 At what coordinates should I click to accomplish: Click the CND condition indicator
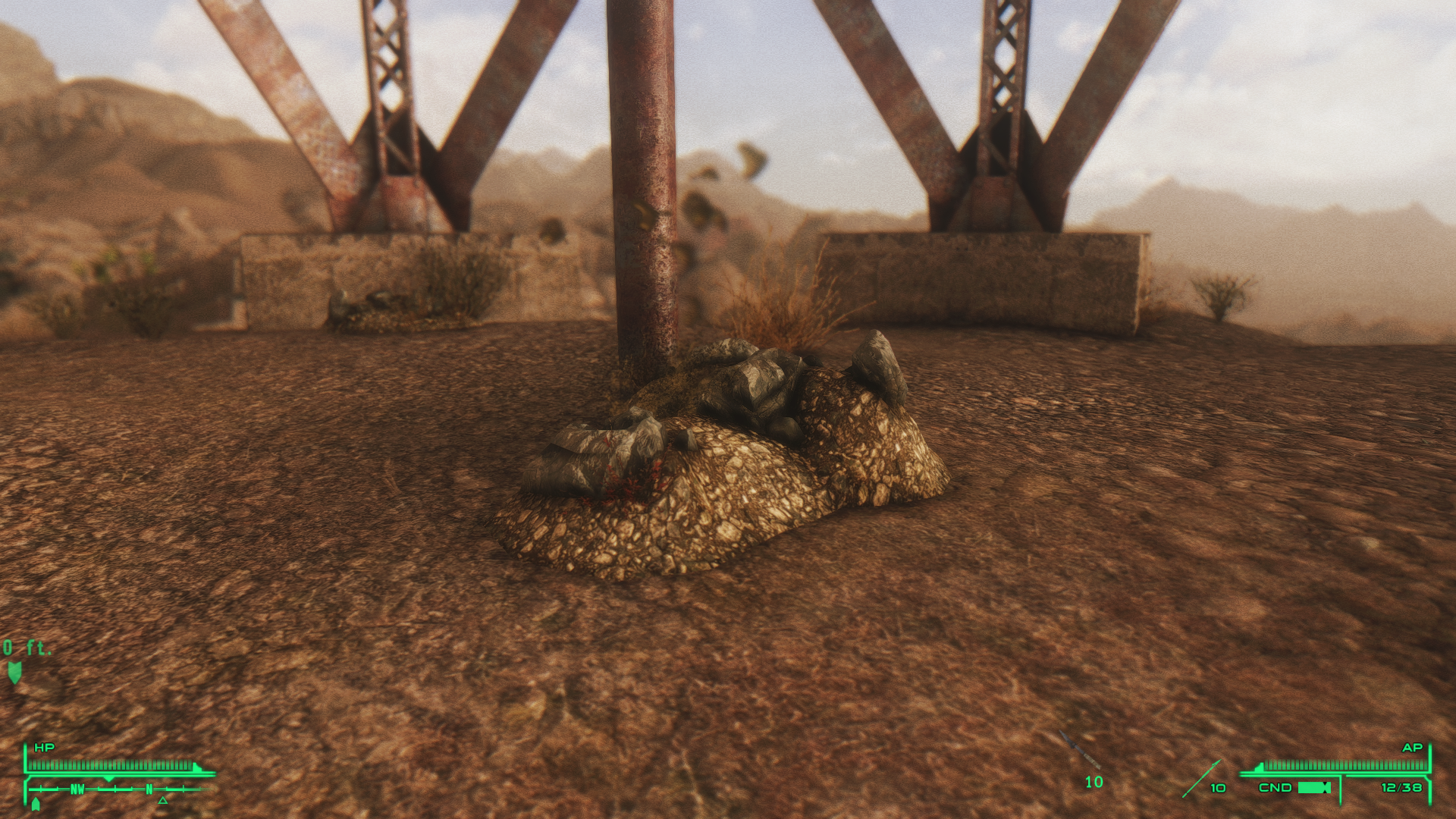1276,787
